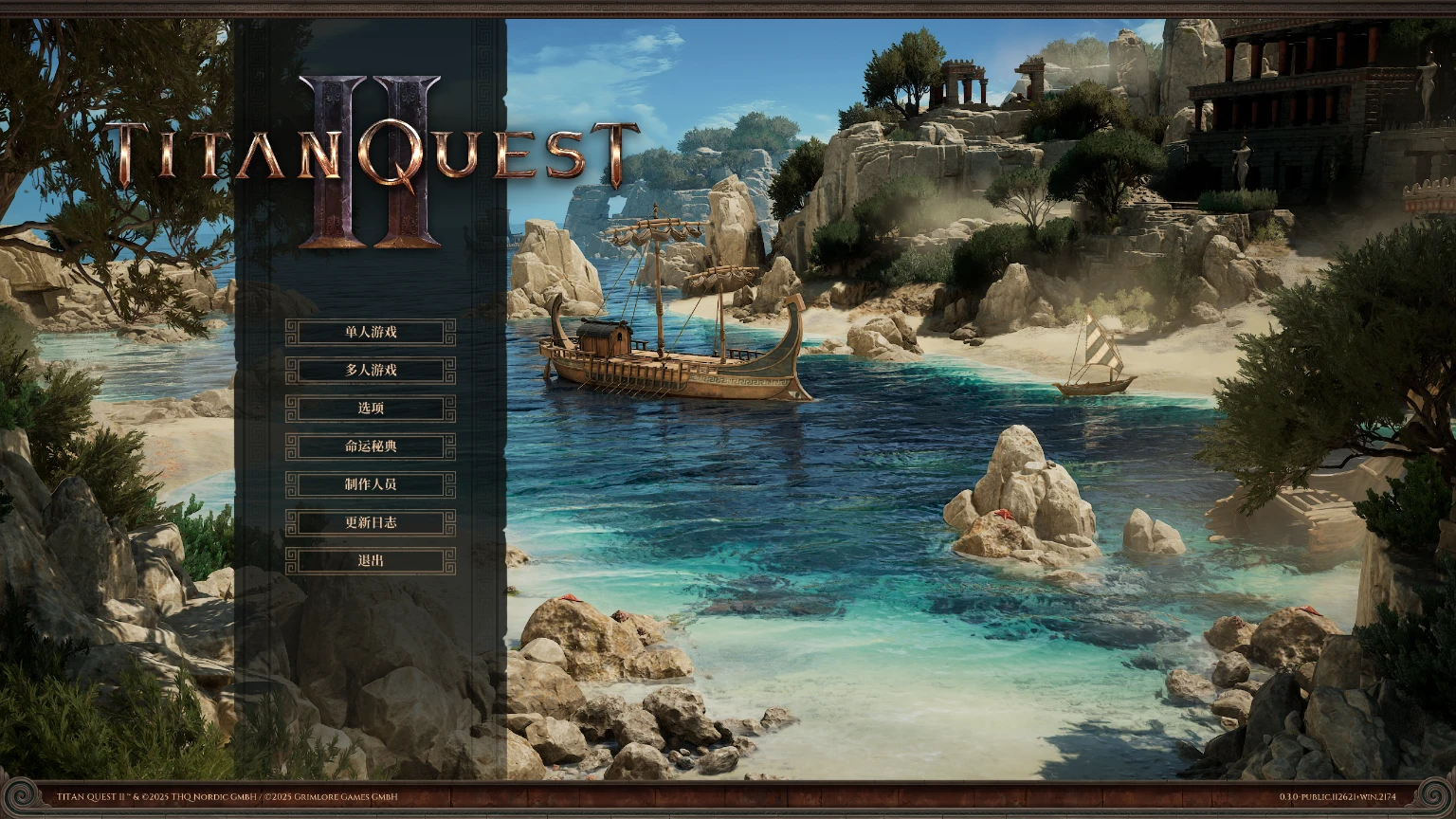Click the meander ornament left of 更新日志

292,523
